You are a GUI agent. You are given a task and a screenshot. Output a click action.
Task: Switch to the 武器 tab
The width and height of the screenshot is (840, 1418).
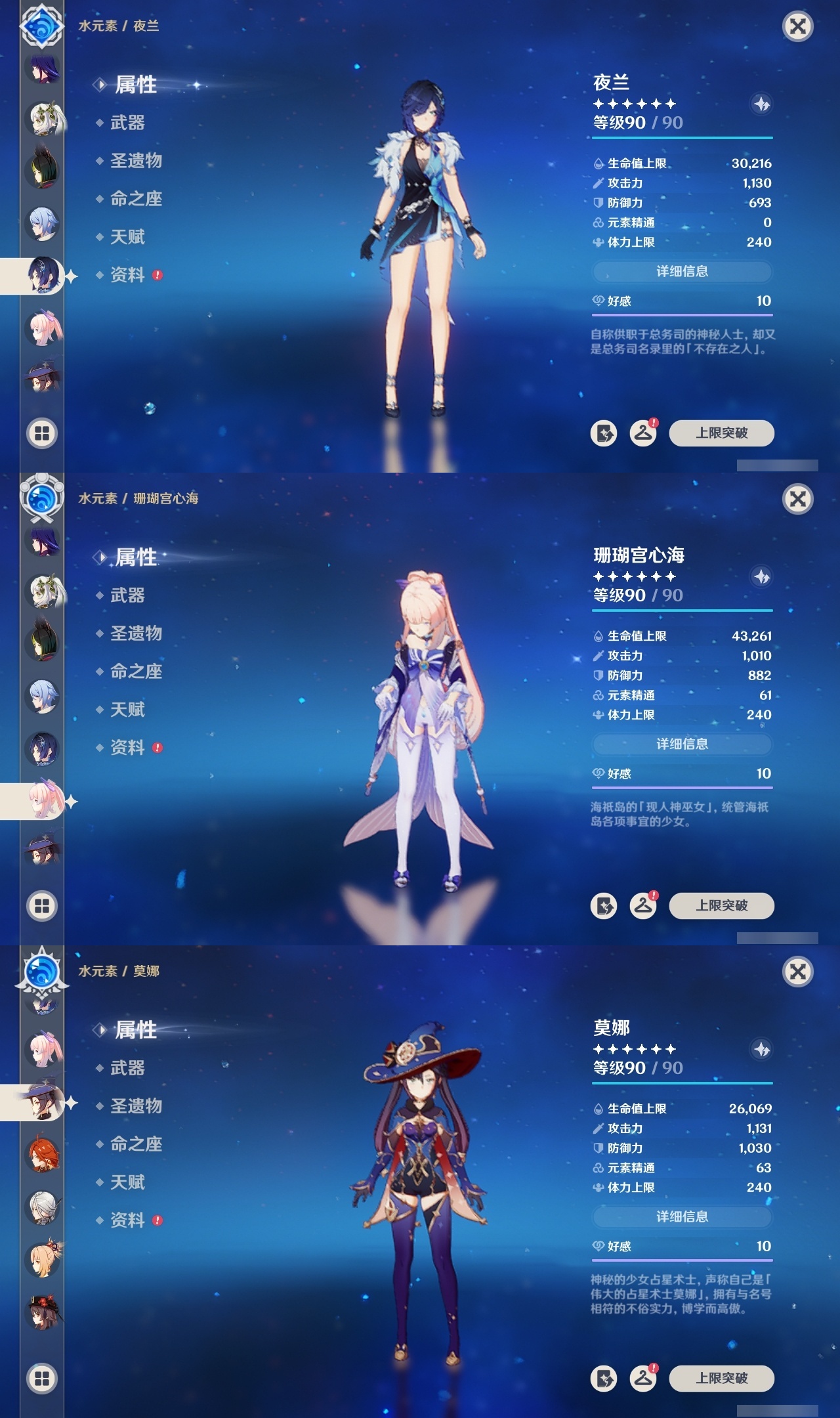(127, 122)
